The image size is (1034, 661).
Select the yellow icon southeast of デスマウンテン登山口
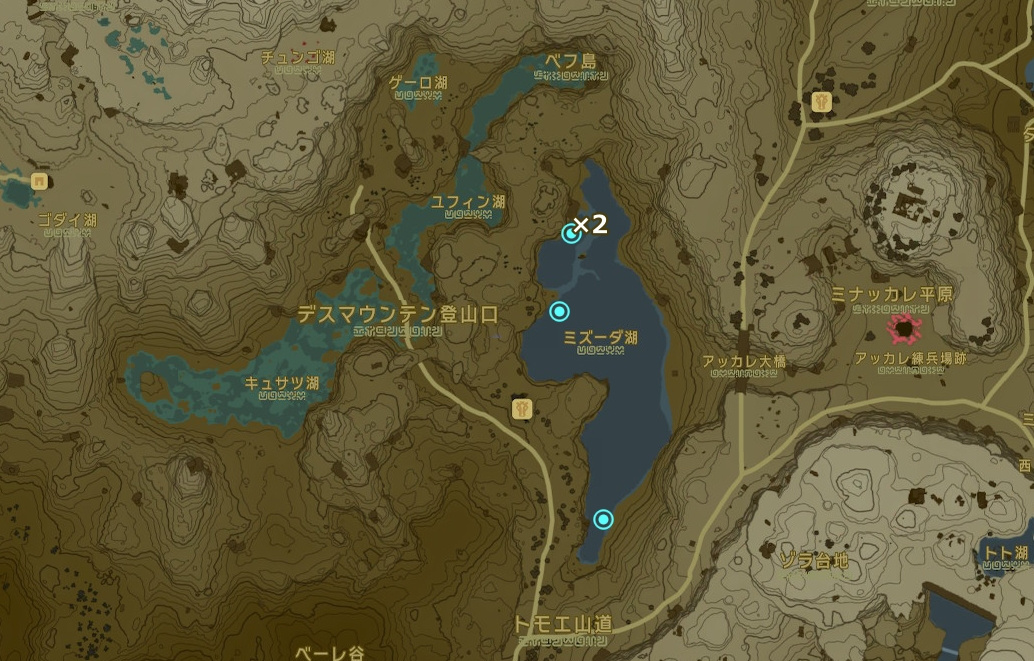[521, 408]
